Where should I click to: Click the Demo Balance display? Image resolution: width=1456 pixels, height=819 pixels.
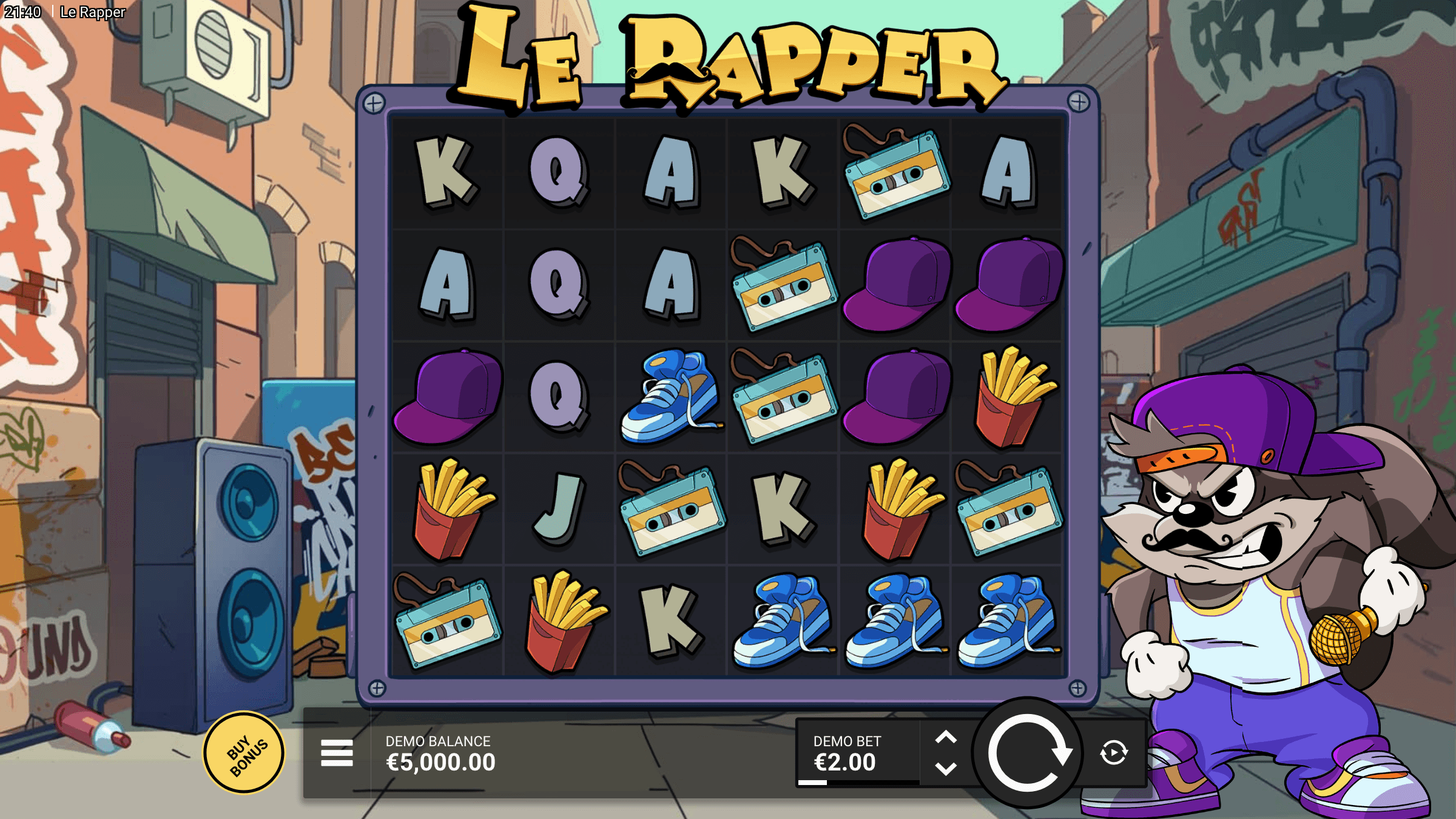point(439,751)
